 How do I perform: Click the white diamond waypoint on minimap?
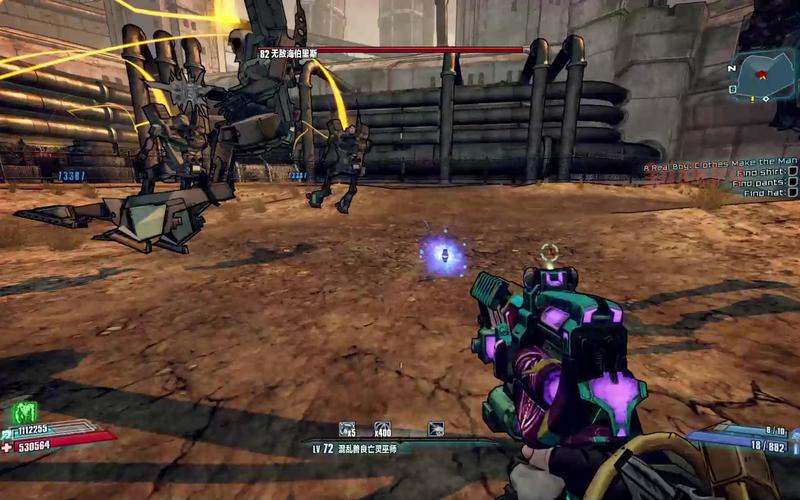768,101
